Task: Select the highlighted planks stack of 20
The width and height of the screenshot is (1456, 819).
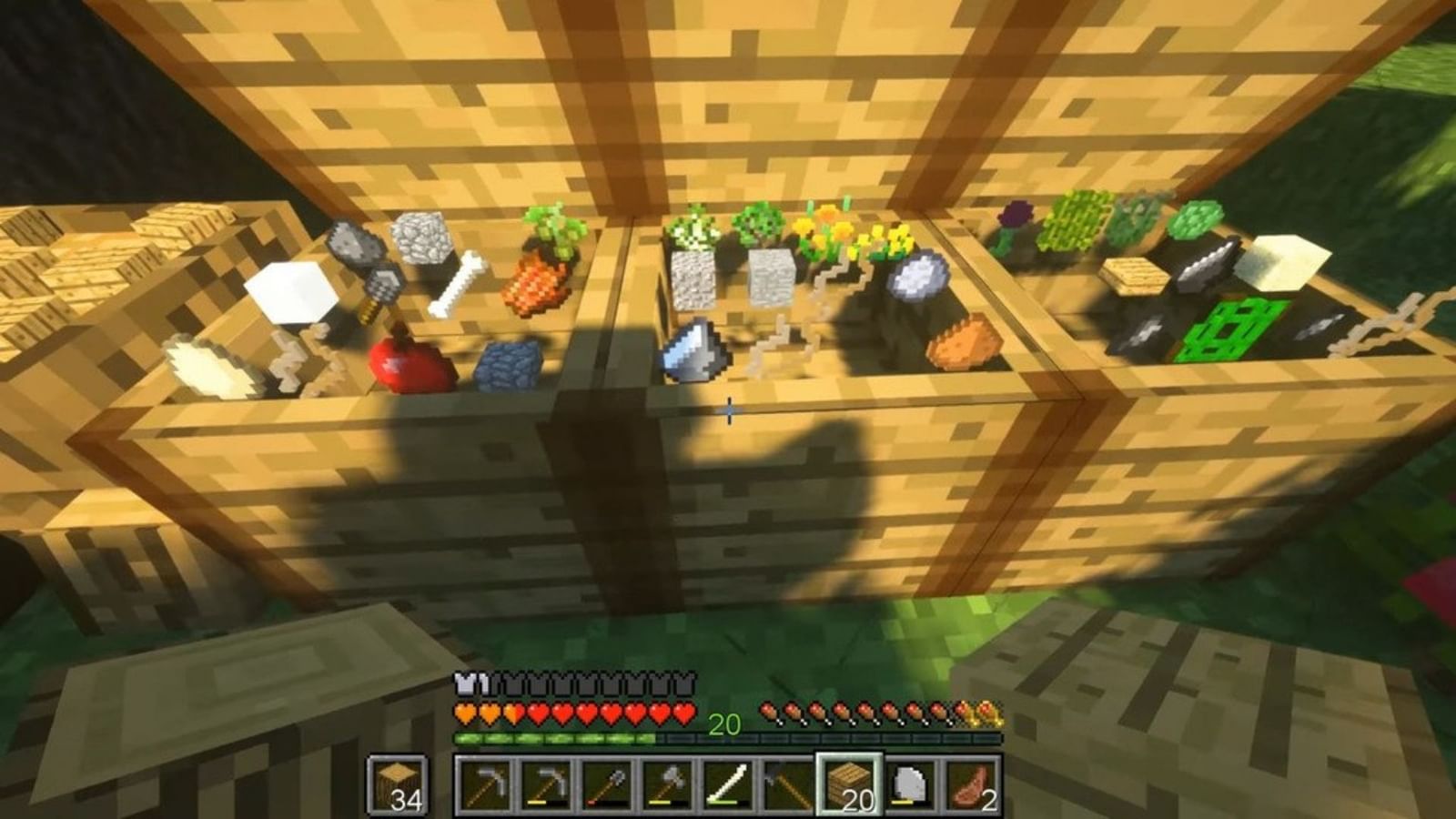Action: pyautogui.click(x=846, y=786)
